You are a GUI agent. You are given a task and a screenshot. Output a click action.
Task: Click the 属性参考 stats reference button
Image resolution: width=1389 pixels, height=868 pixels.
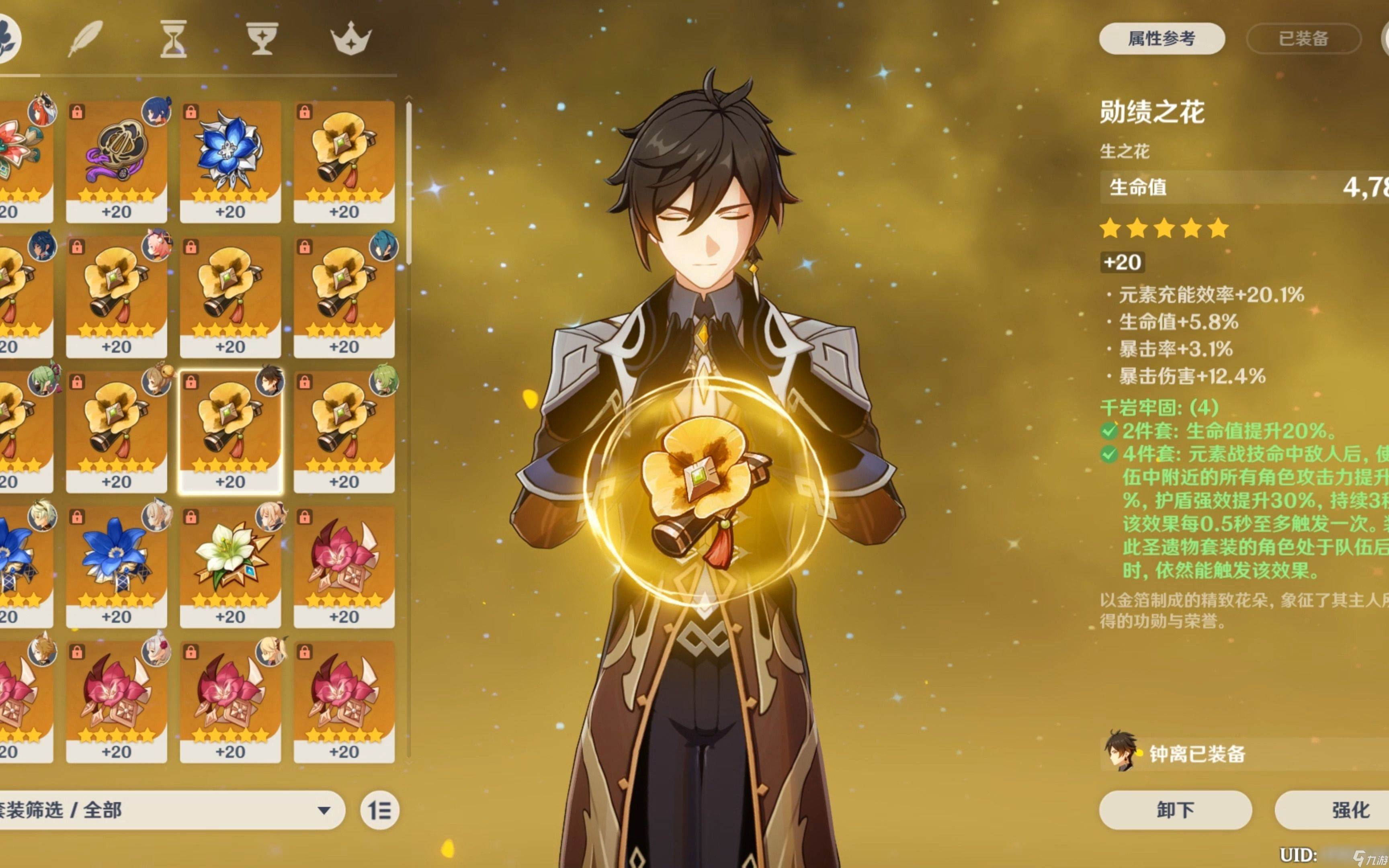coord(1161,39)
